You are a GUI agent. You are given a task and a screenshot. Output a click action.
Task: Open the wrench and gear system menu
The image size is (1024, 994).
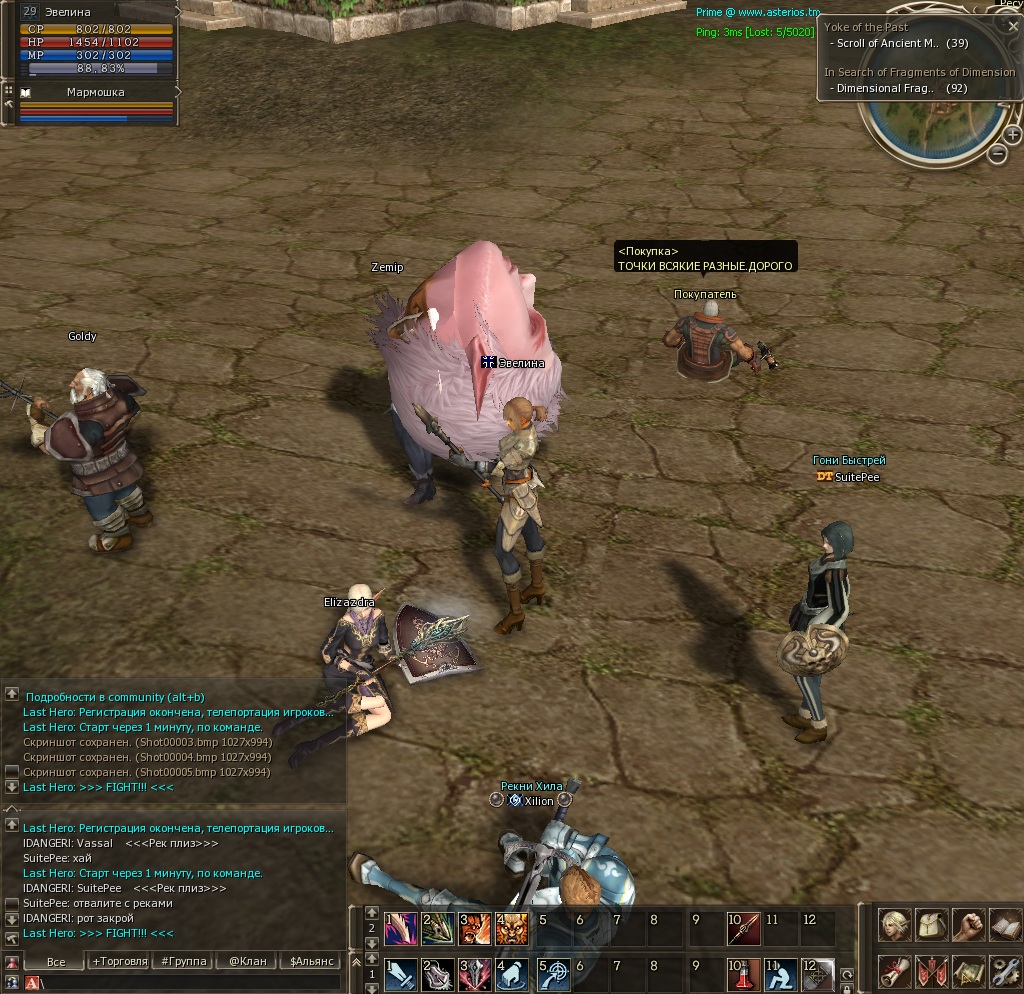tap(1005, 971)
